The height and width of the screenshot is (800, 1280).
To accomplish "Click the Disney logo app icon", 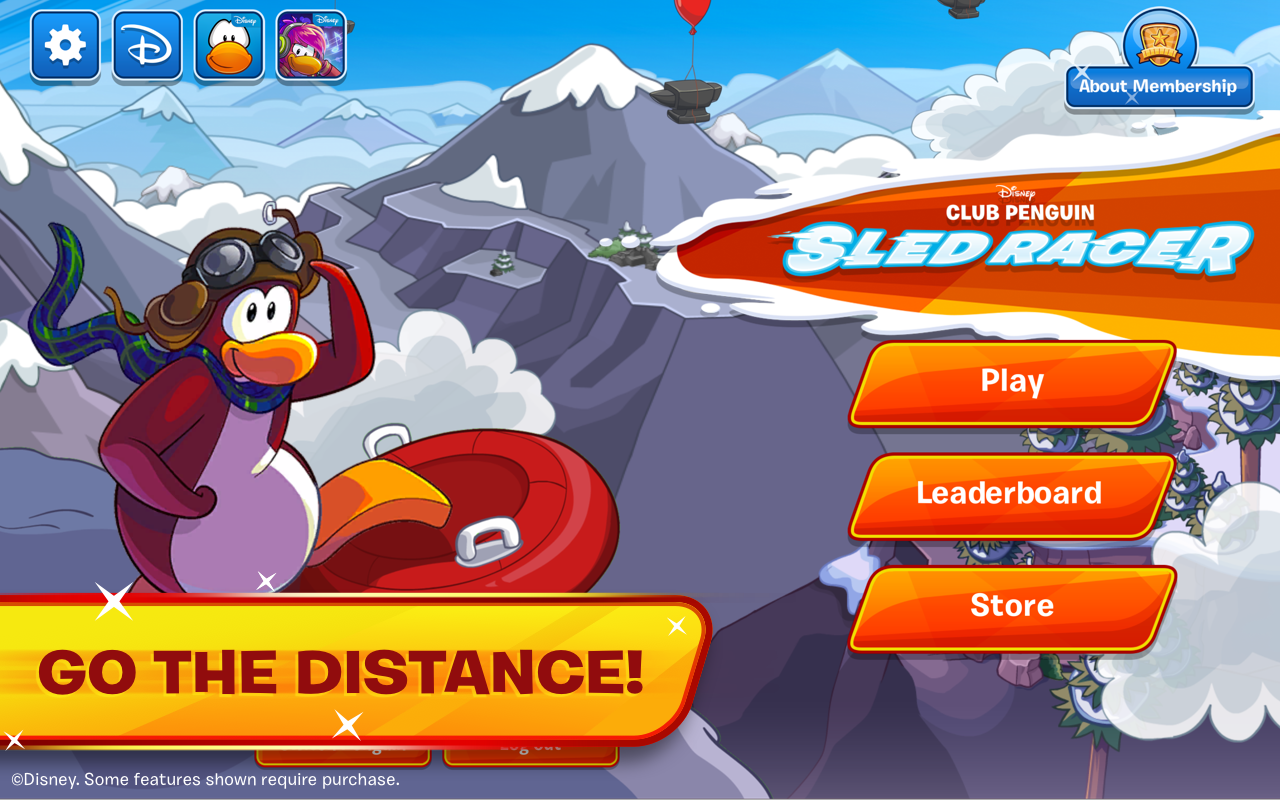I will (146, 44).
